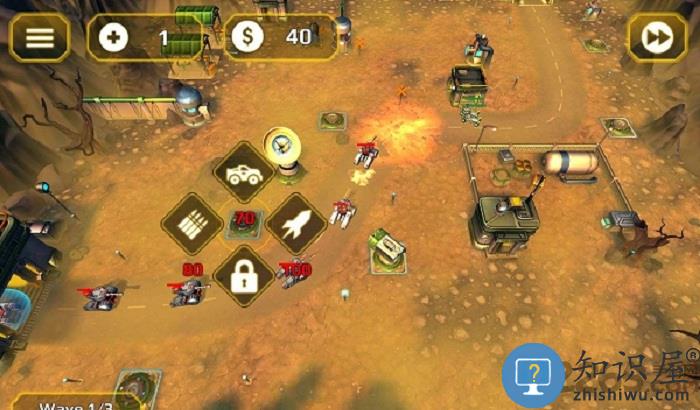Build the rocket tower

click(x=296, y=225)
